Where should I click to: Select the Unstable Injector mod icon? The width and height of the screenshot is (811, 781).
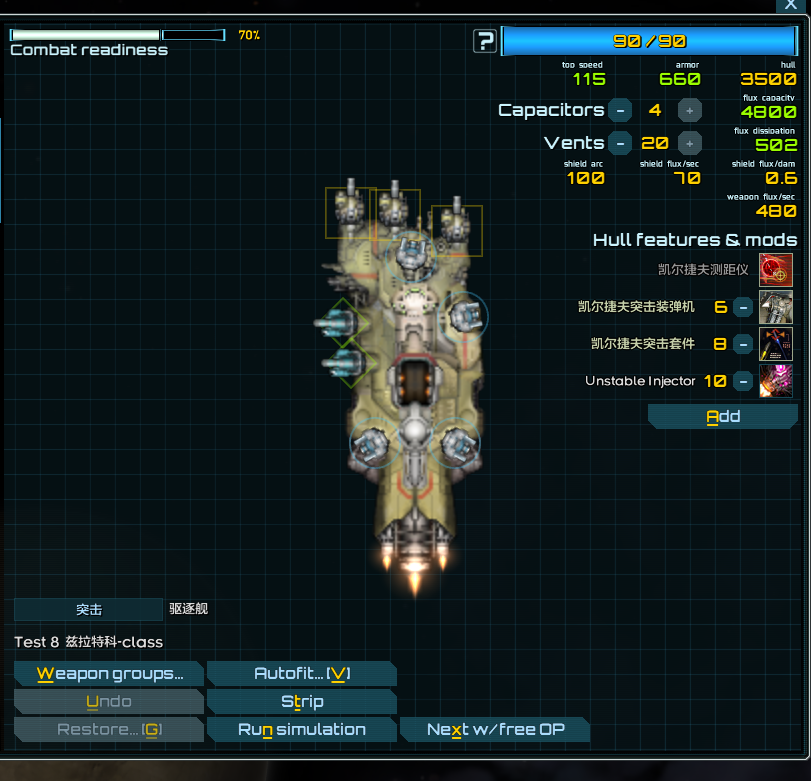point(776,381)
